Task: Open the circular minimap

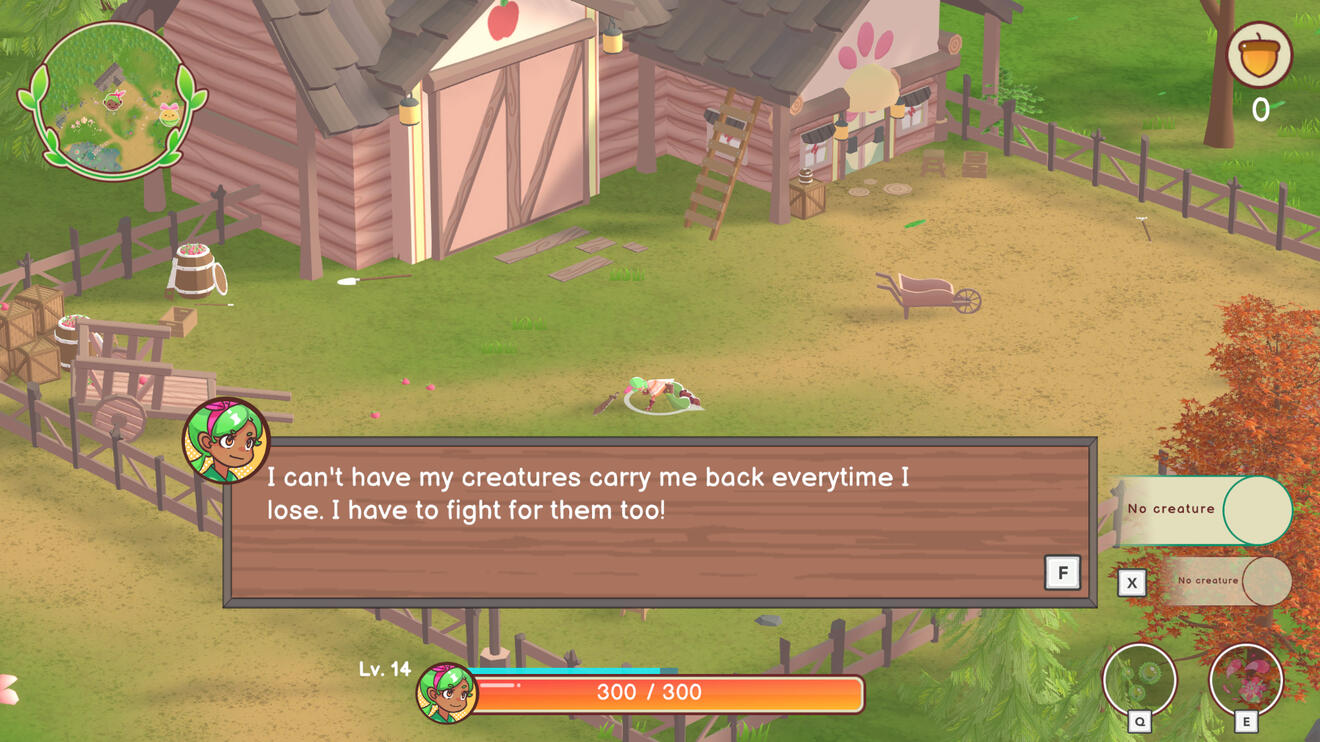Action: pos(112,100)
